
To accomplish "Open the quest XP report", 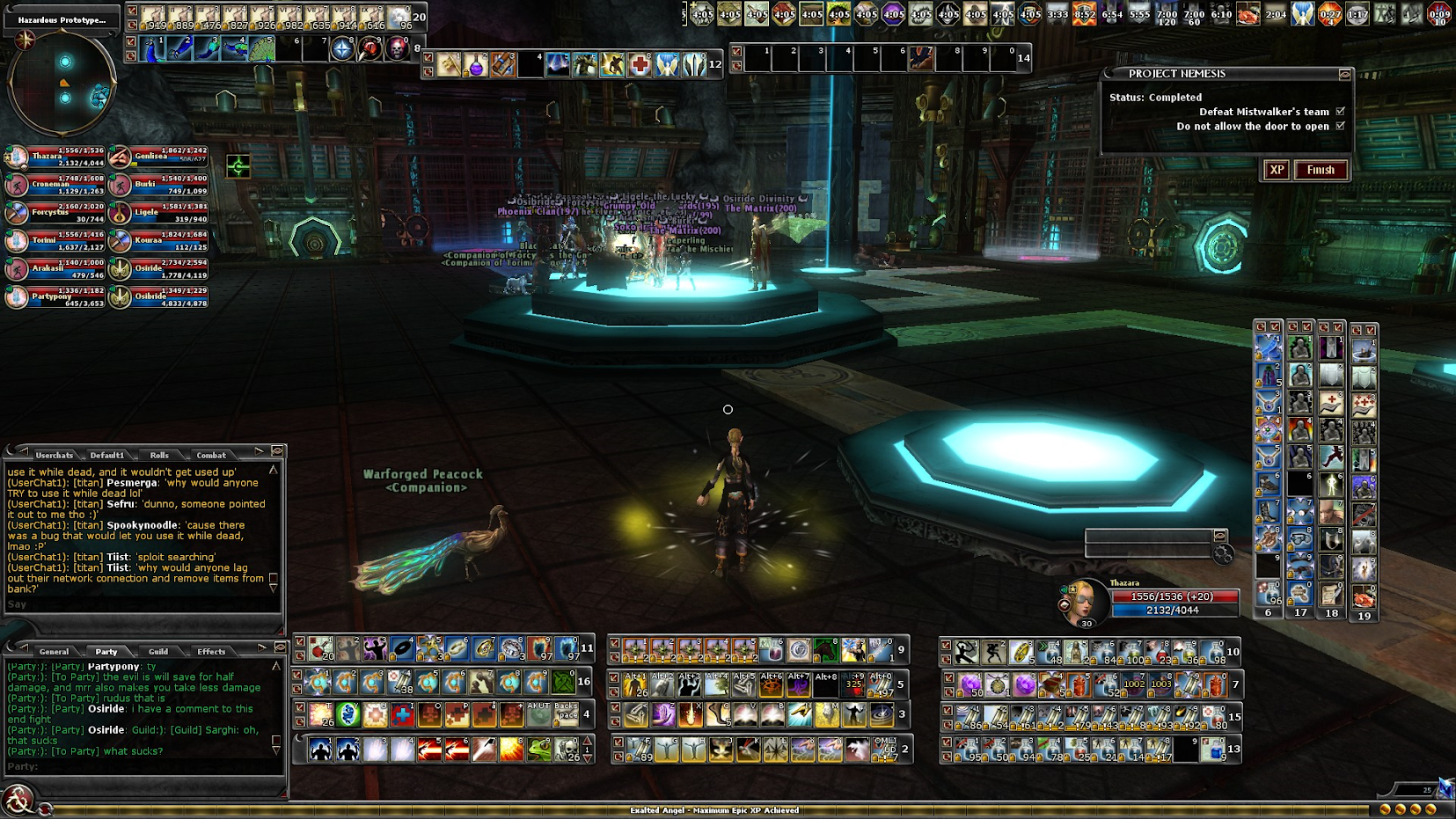I will click(x=1277, y=170).
